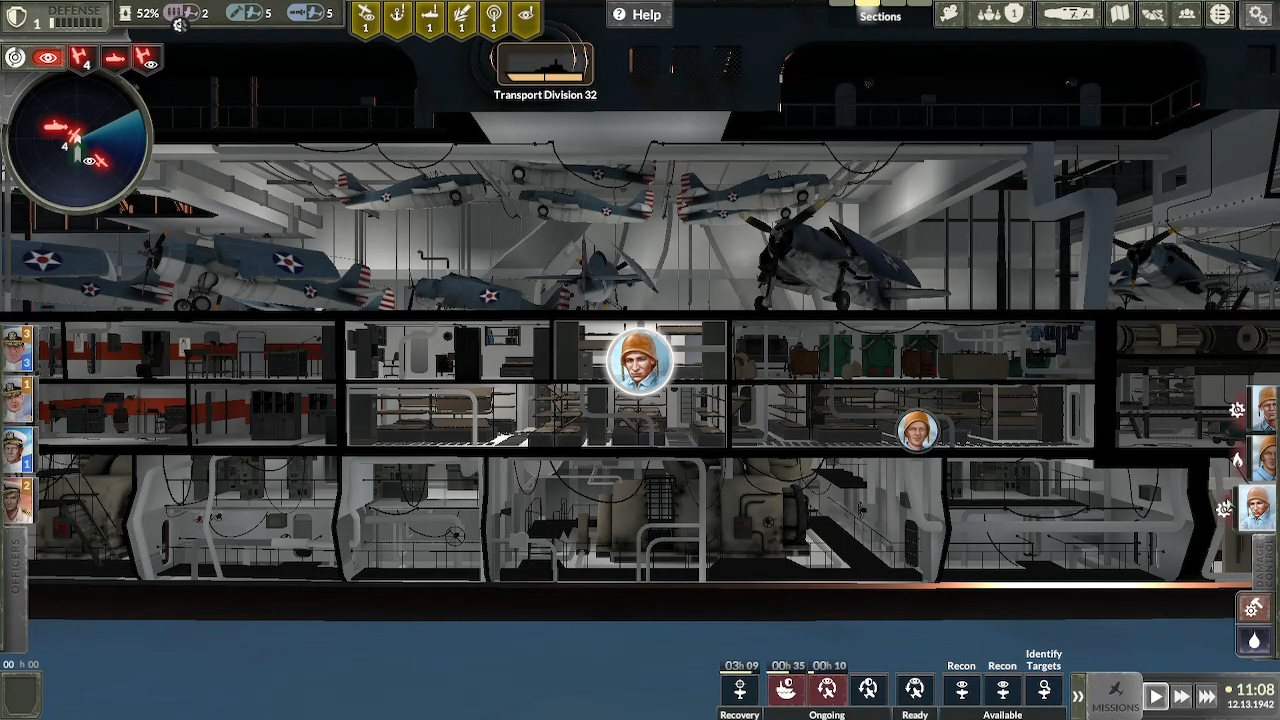Start the Identify Targets mission
Viewport: 1280px width, 720px height.
1044,690
